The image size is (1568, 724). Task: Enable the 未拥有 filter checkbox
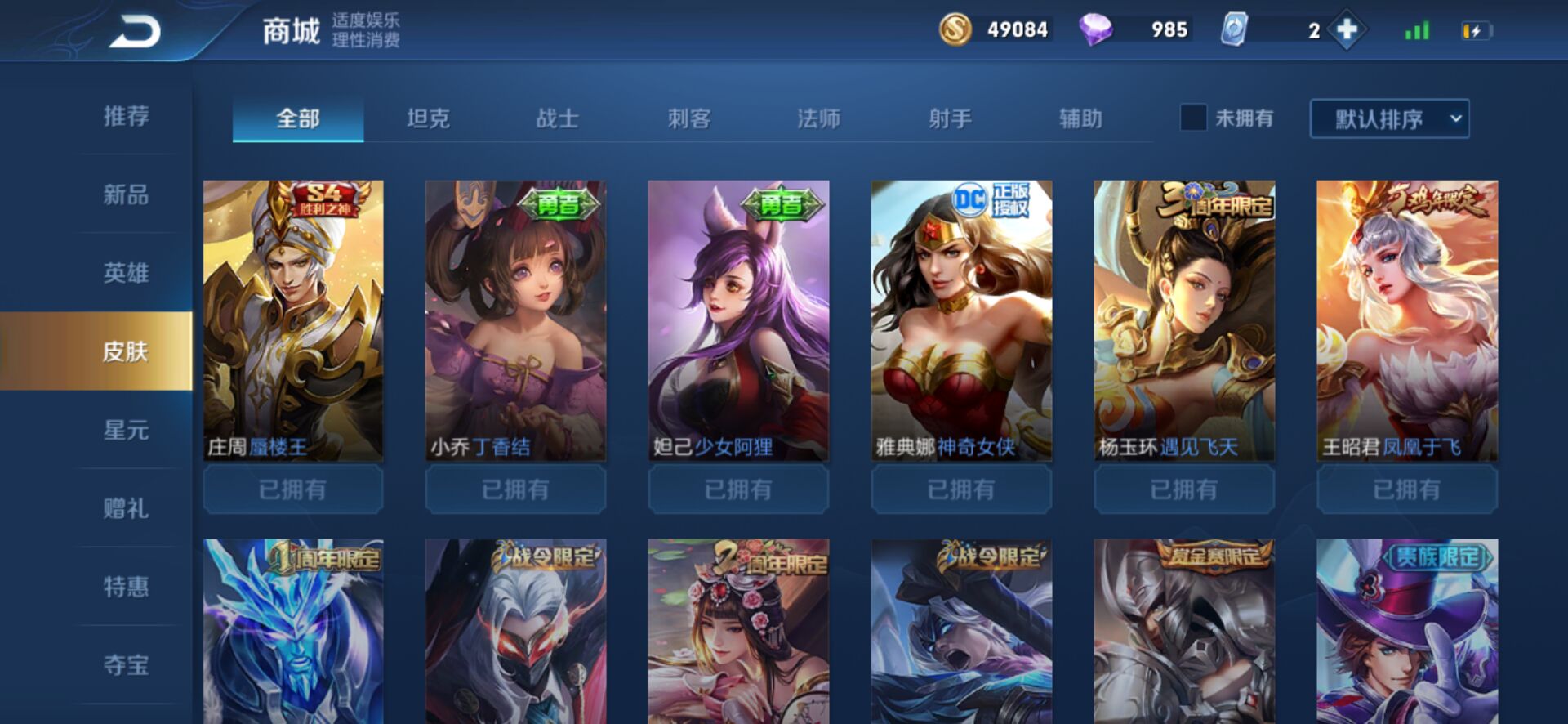tap(1193, 118)
